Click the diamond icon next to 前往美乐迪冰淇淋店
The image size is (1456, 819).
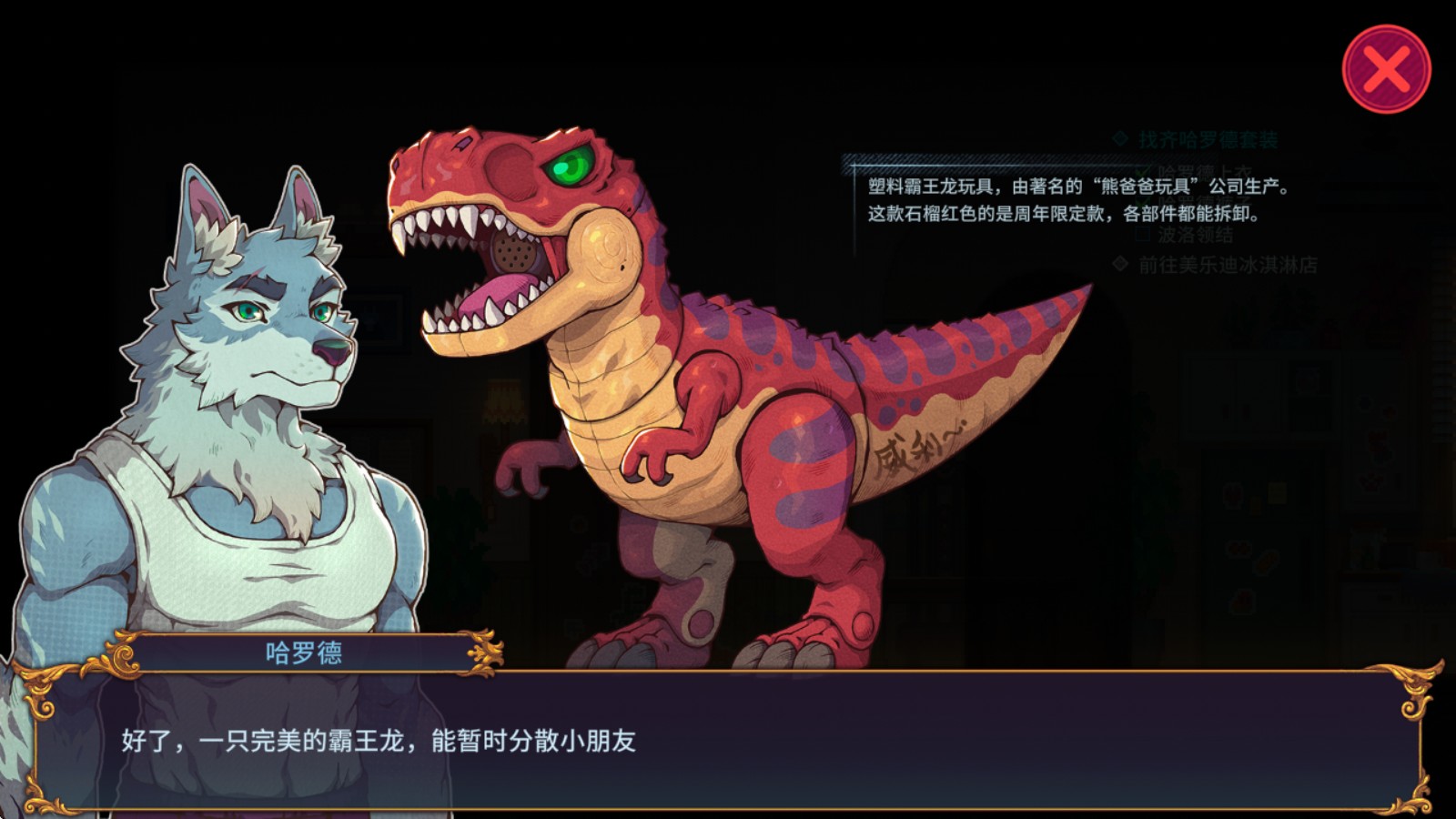[x=1118, y=262]
